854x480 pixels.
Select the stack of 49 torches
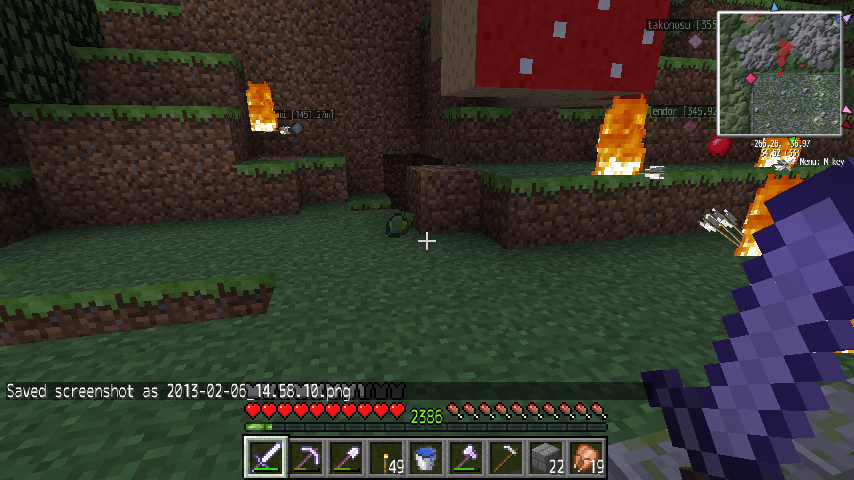386,458
